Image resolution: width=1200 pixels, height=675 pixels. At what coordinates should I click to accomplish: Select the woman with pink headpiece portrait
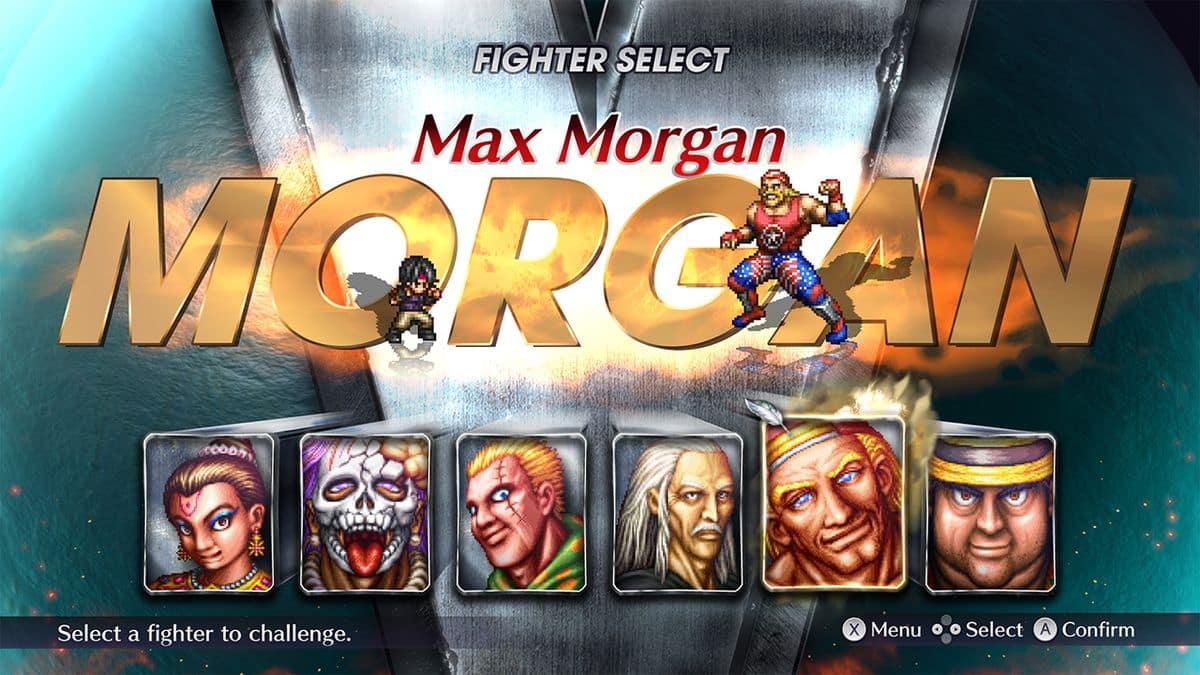point(208,513)
